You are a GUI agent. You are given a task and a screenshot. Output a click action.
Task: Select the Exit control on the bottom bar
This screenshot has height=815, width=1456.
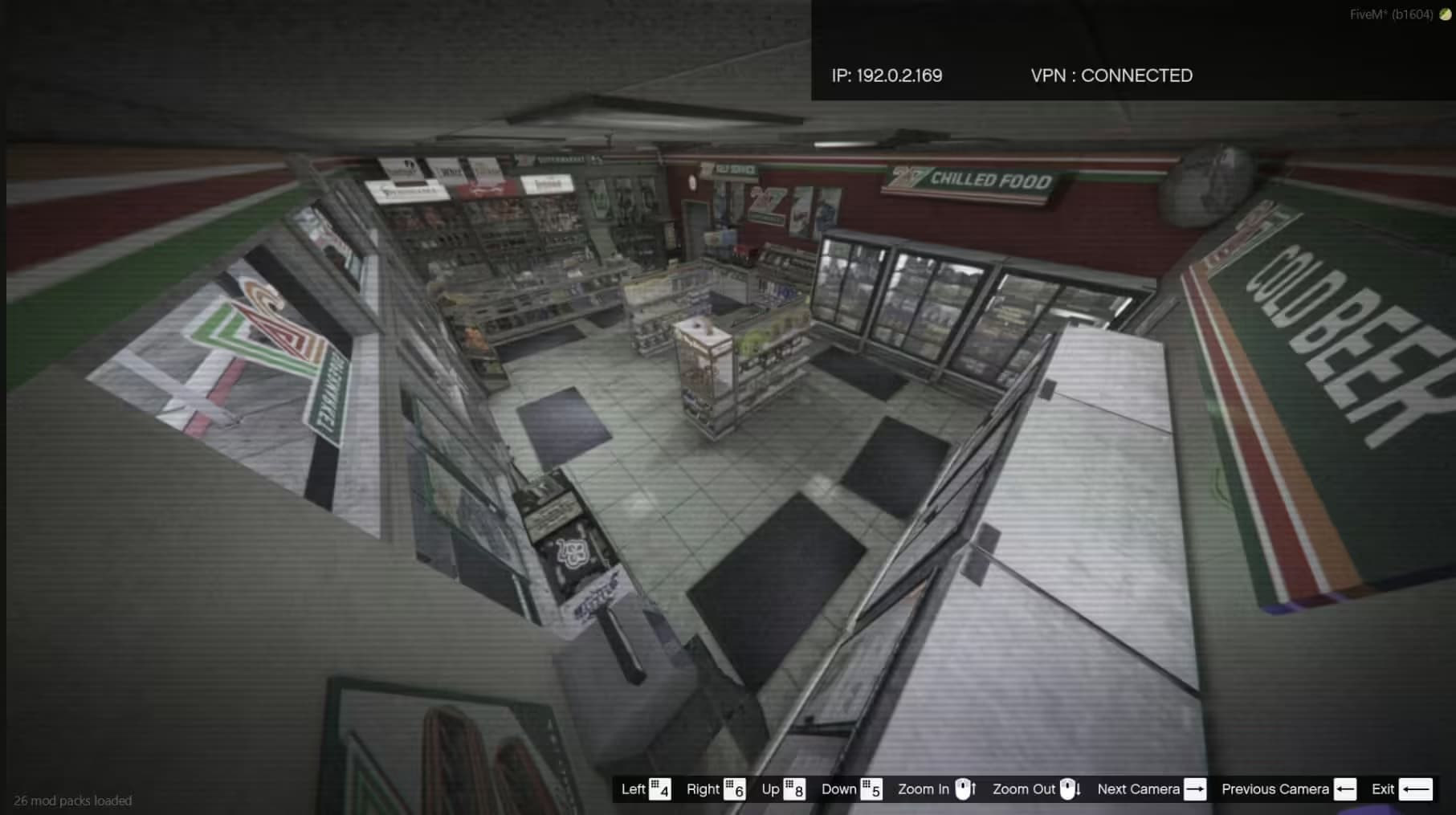[1383, 789]
